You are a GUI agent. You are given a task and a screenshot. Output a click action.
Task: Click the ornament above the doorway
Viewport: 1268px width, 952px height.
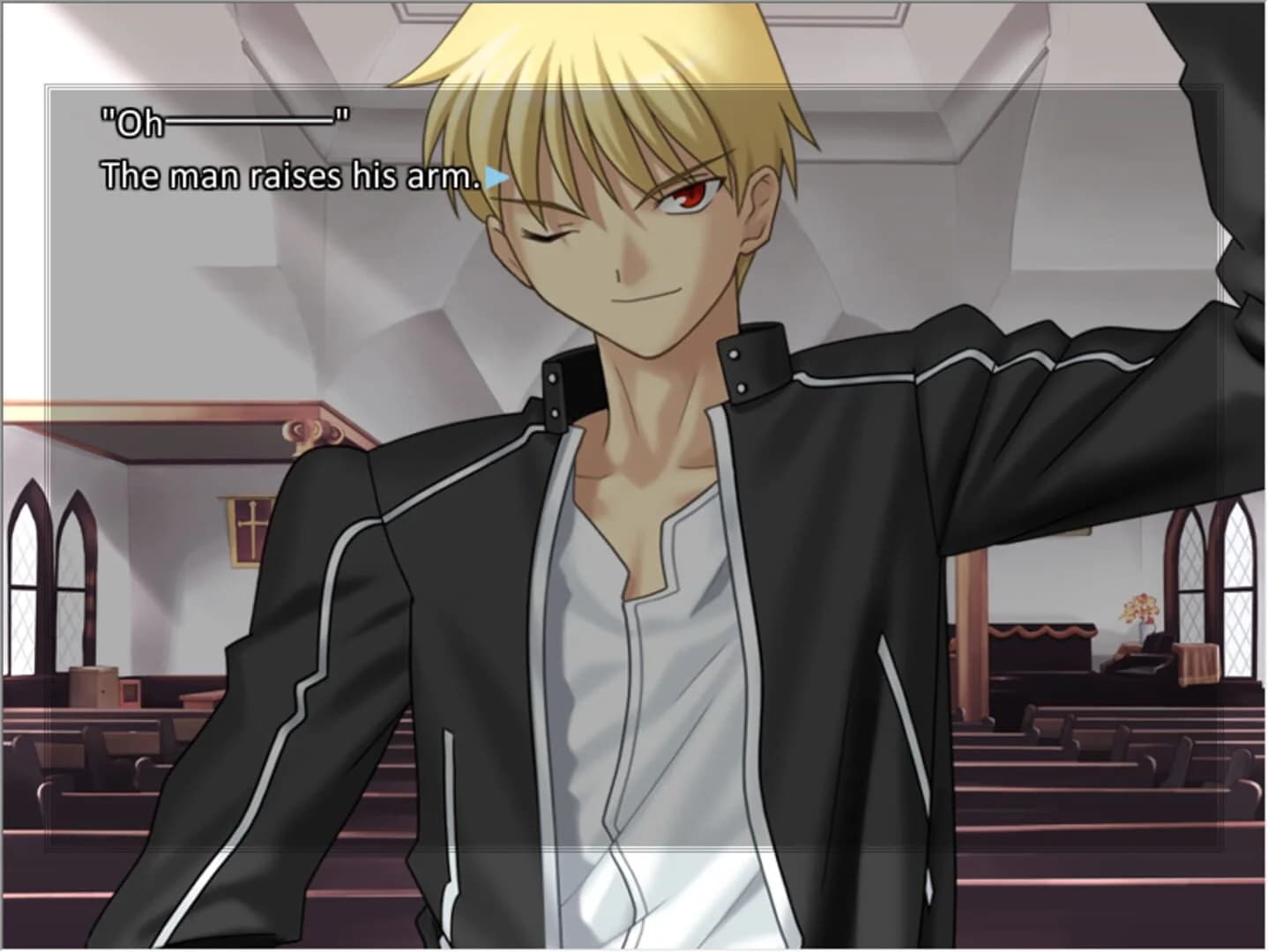[306, 432]
